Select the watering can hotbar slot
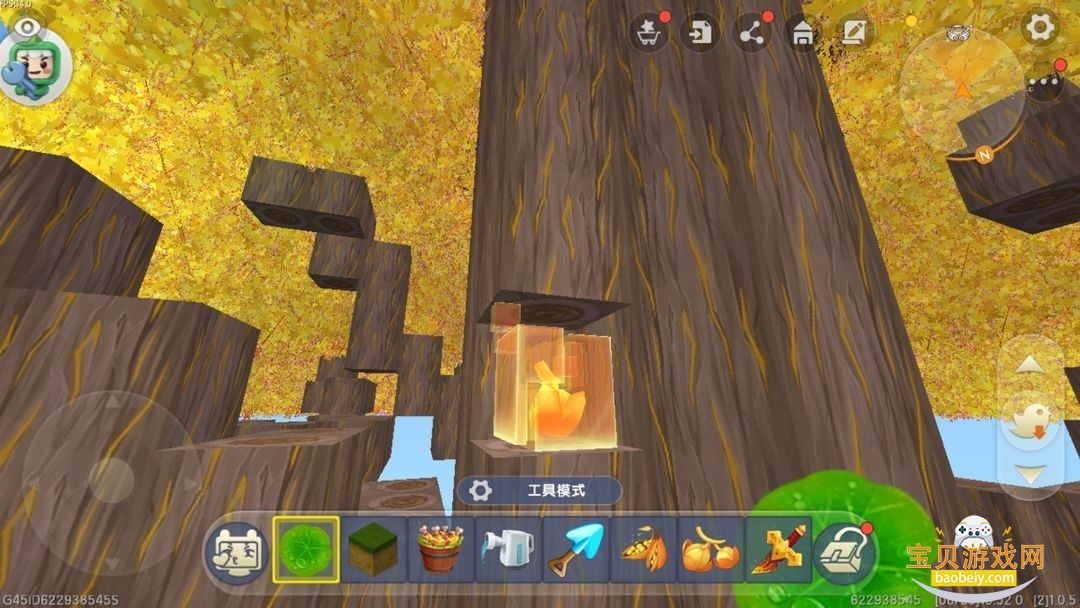Image resolution: width=1080 pixels, height=608 pixels. coord(508,550)
